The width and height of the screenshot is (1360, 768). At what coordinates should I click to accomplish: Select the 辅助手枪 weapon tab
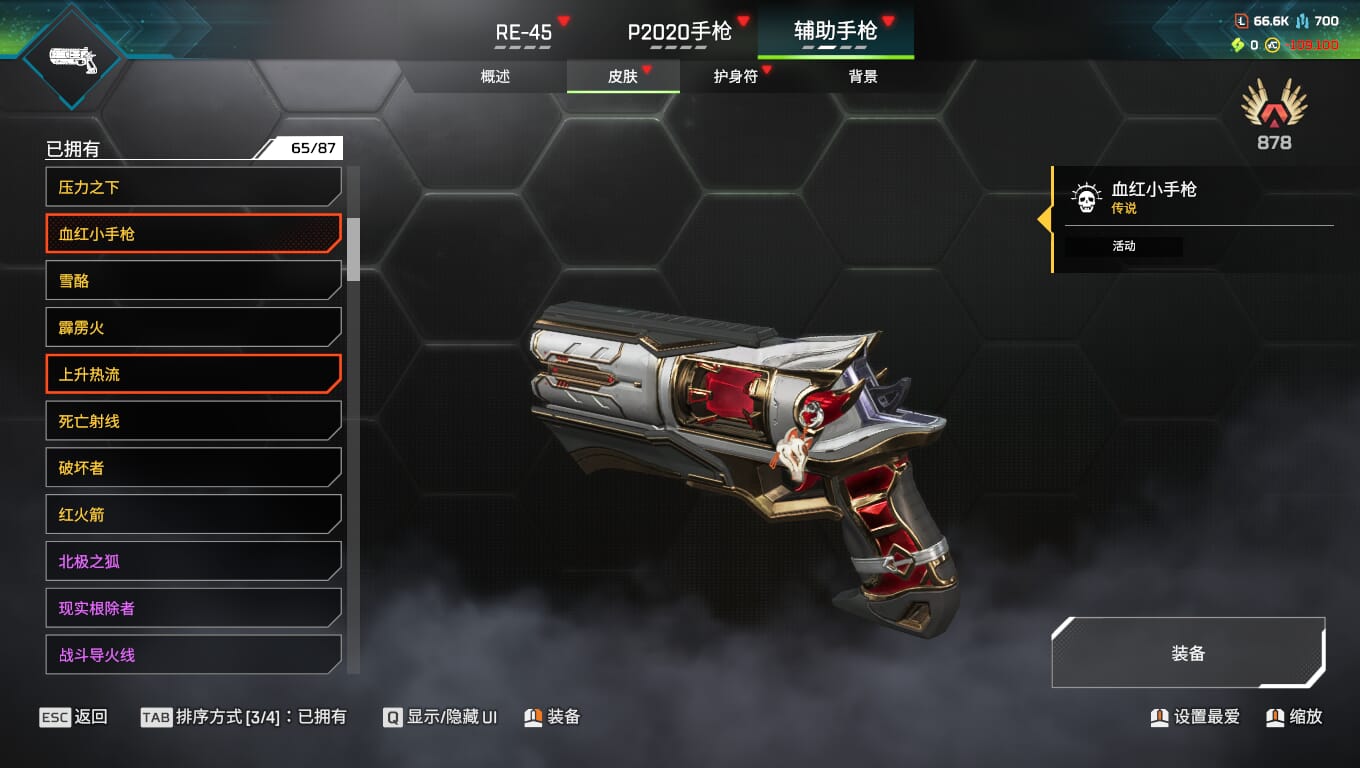coord(835,32)
